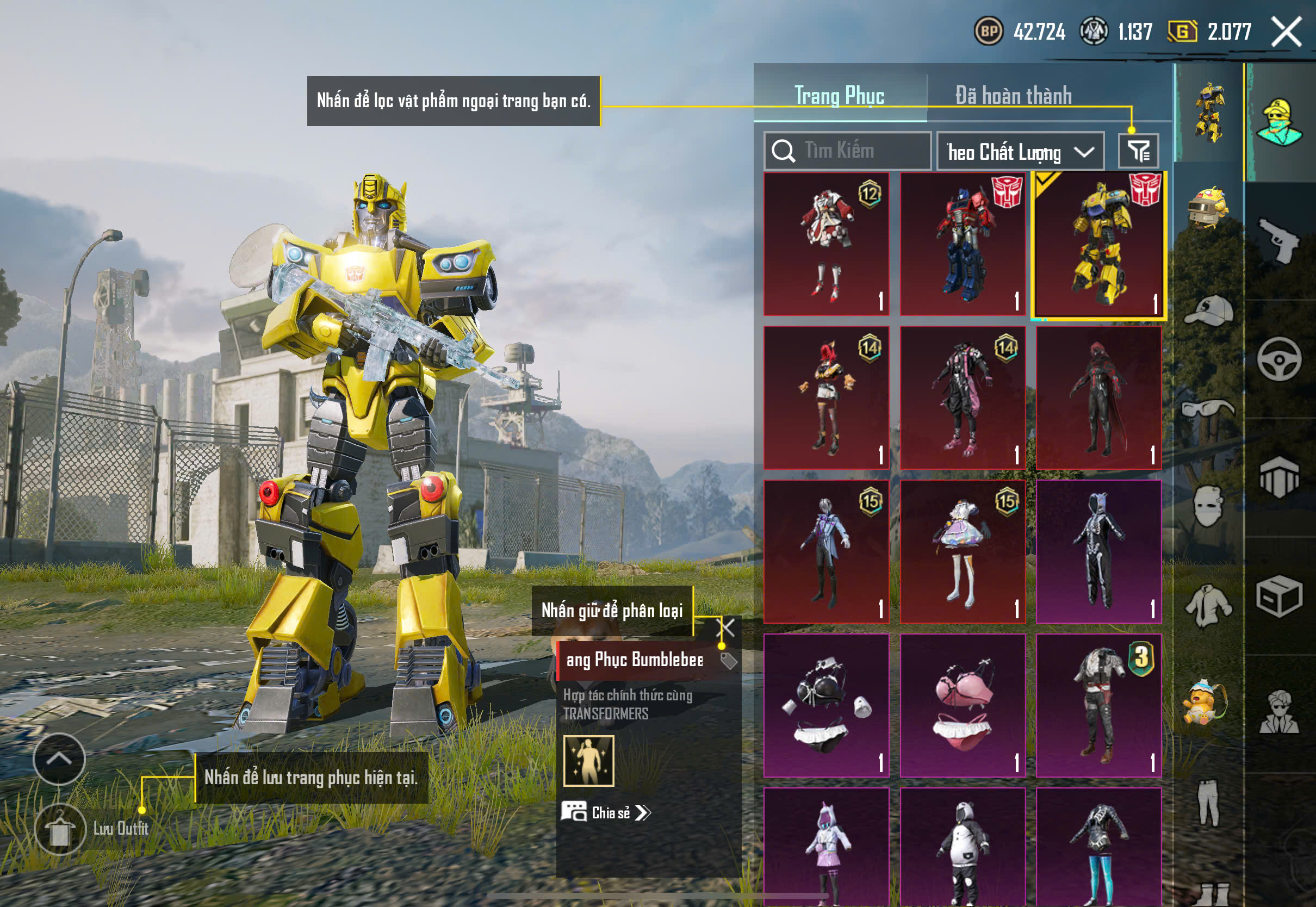Image resolution: width=1316 pixels, height=907 pixels.
Task: Close the inventory screen
Action: (x=1287, y=32)
